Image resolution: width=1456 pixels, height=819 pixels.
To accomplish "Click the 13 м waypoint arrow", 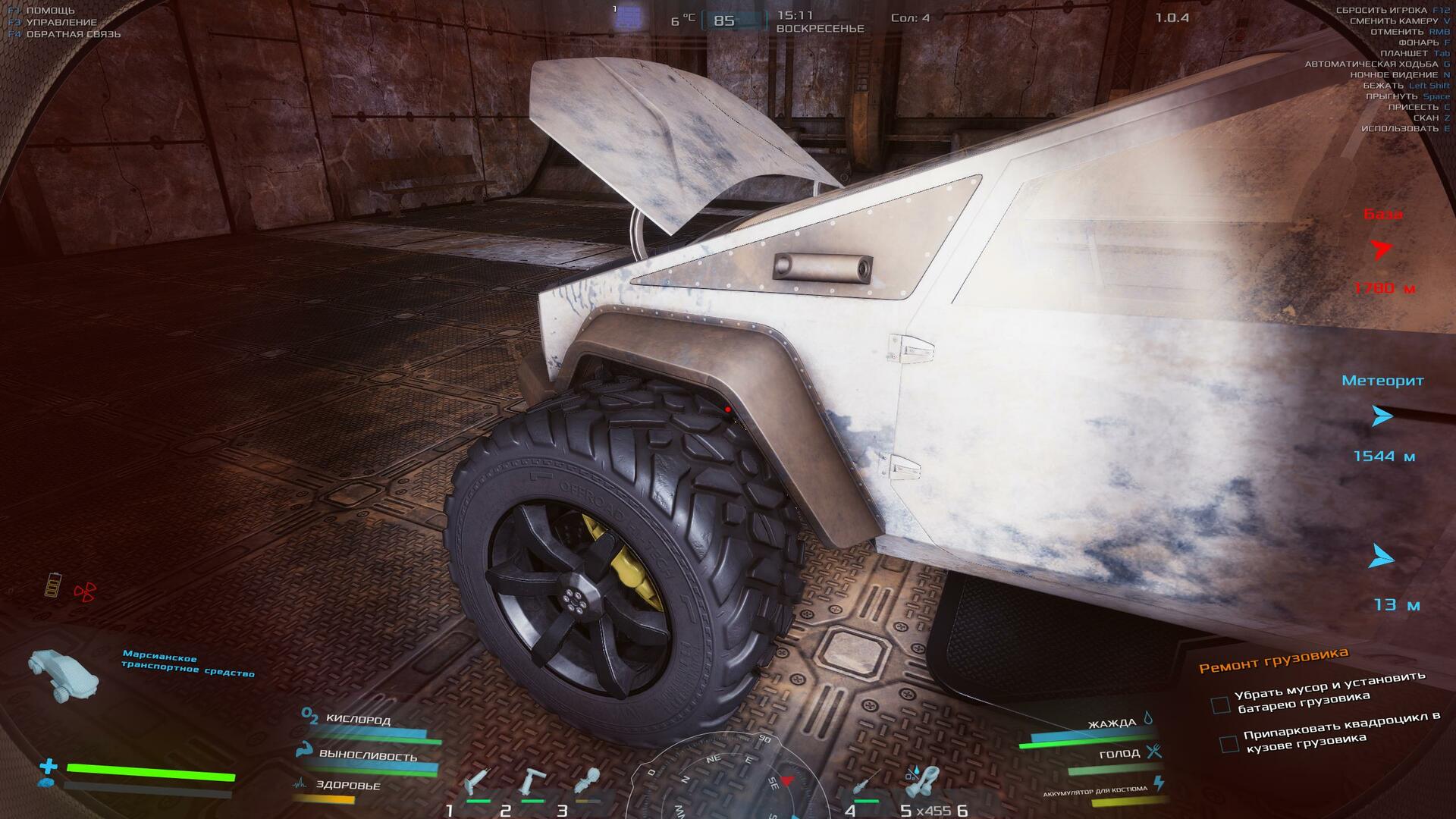I will tap(1382, 558).
